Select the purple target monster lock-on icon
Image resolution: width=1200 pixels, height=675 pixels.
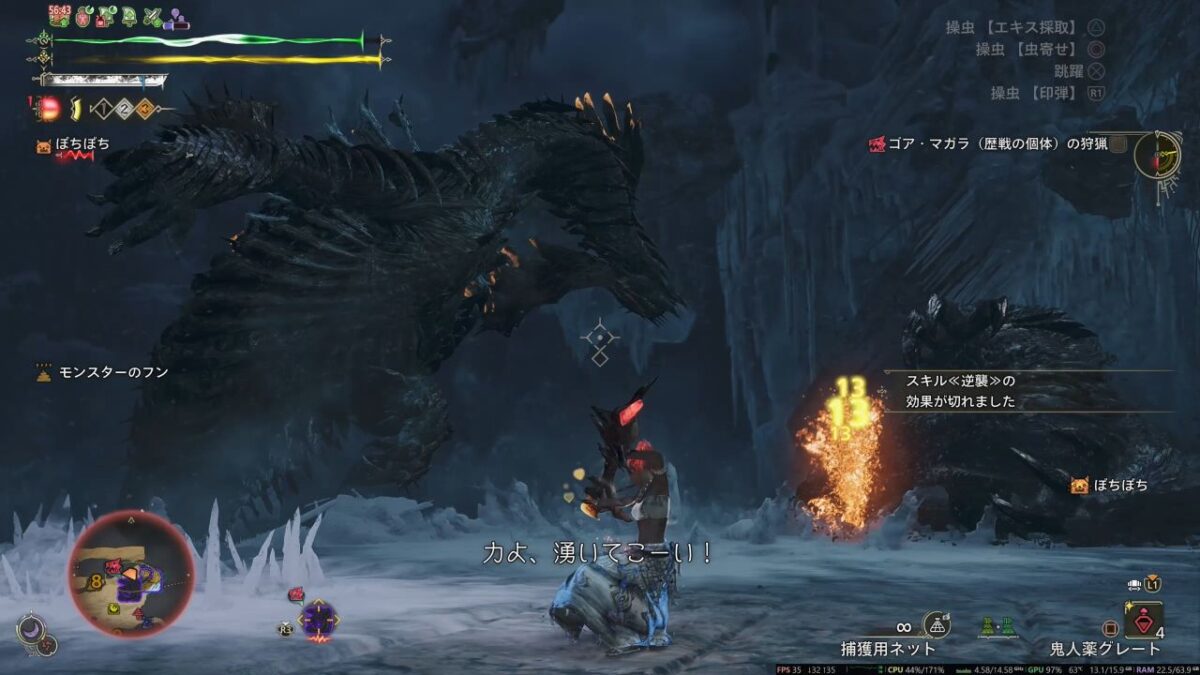pos(318,619)
